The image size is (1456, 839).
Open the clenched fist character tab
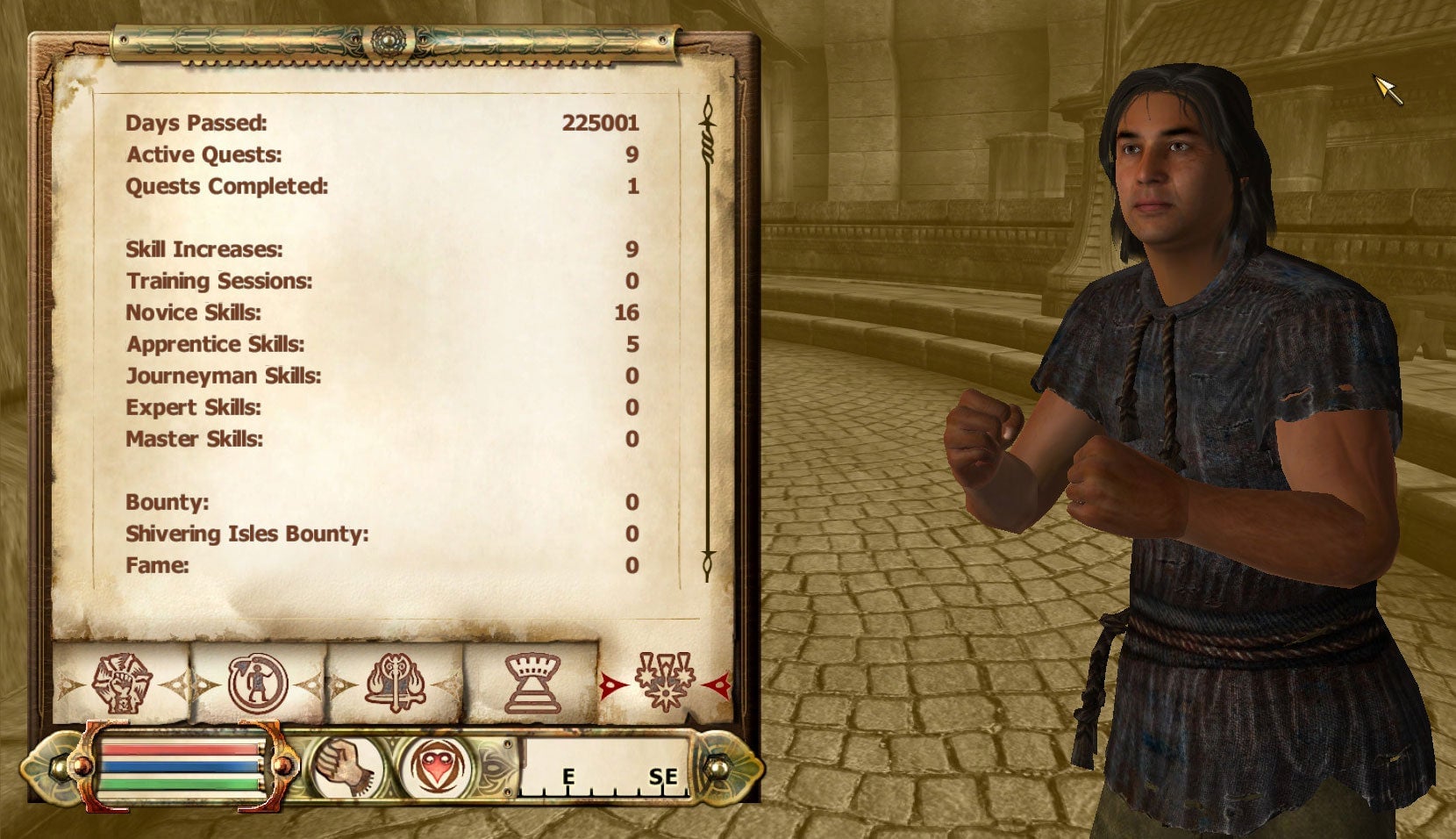(122, 682)
